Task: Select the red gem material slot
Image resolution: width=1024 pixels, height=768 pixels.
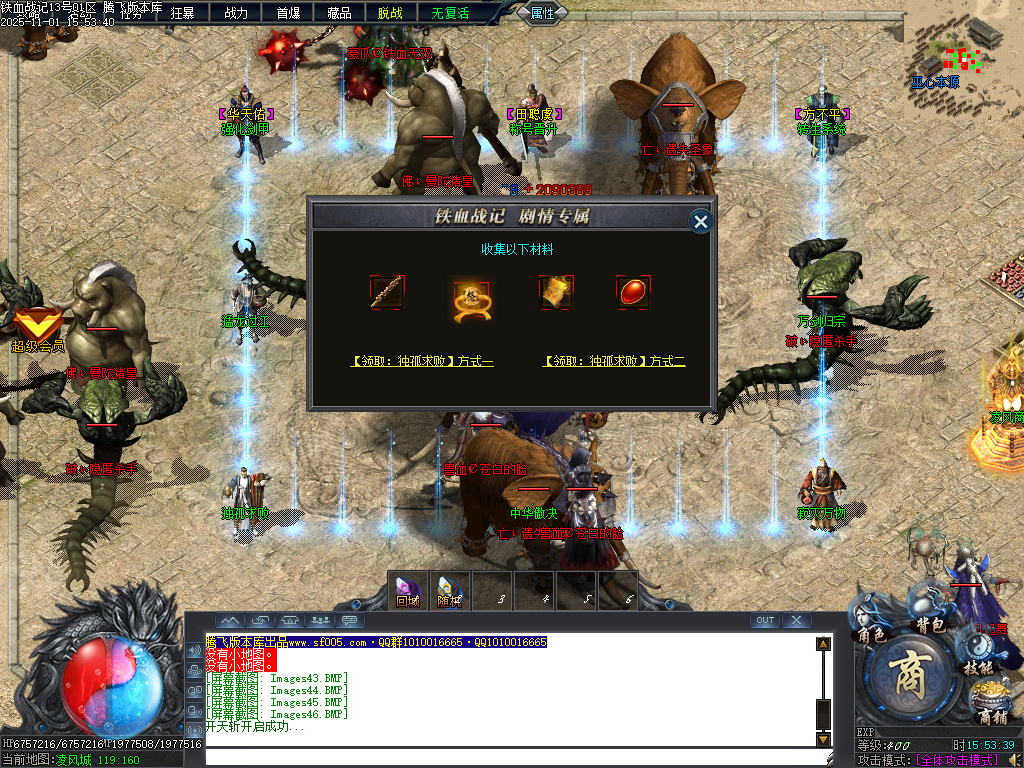Action: coord(633,293)
